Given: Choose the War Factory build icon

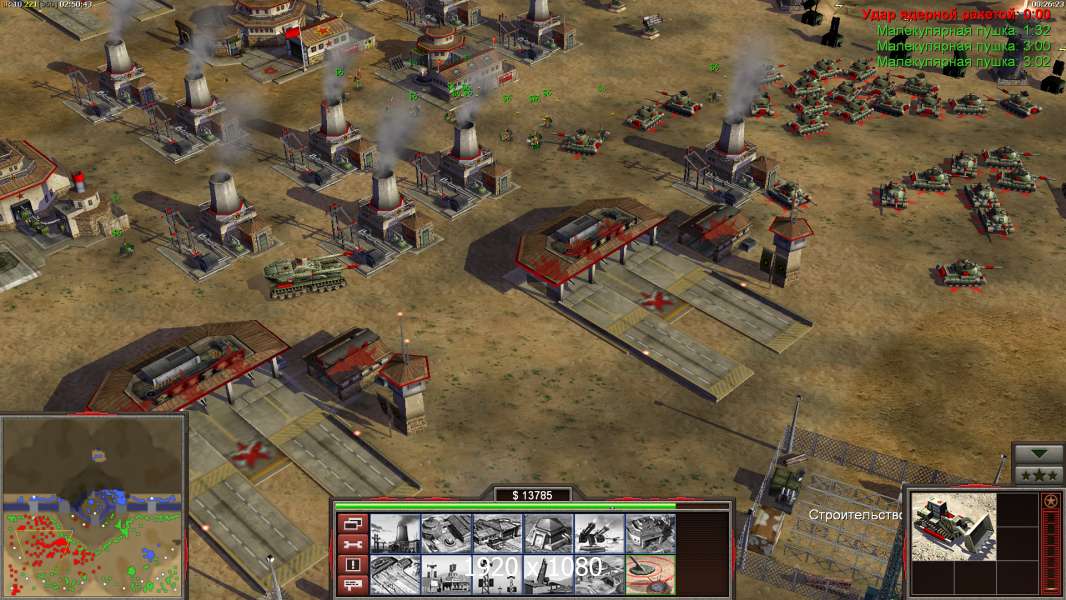Looking at the screenshot, I should [650, 534].
